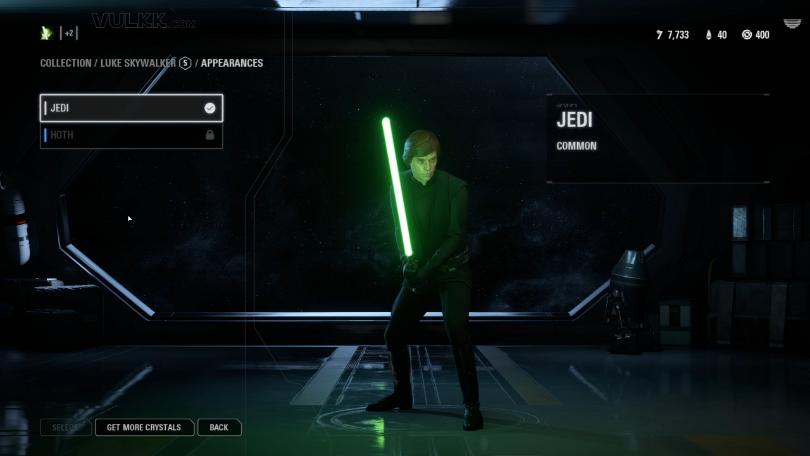Return to Luke Skywalker breadcrumb page
The width and height of the screenshot is (810, 456).
(x=138, y=63)
